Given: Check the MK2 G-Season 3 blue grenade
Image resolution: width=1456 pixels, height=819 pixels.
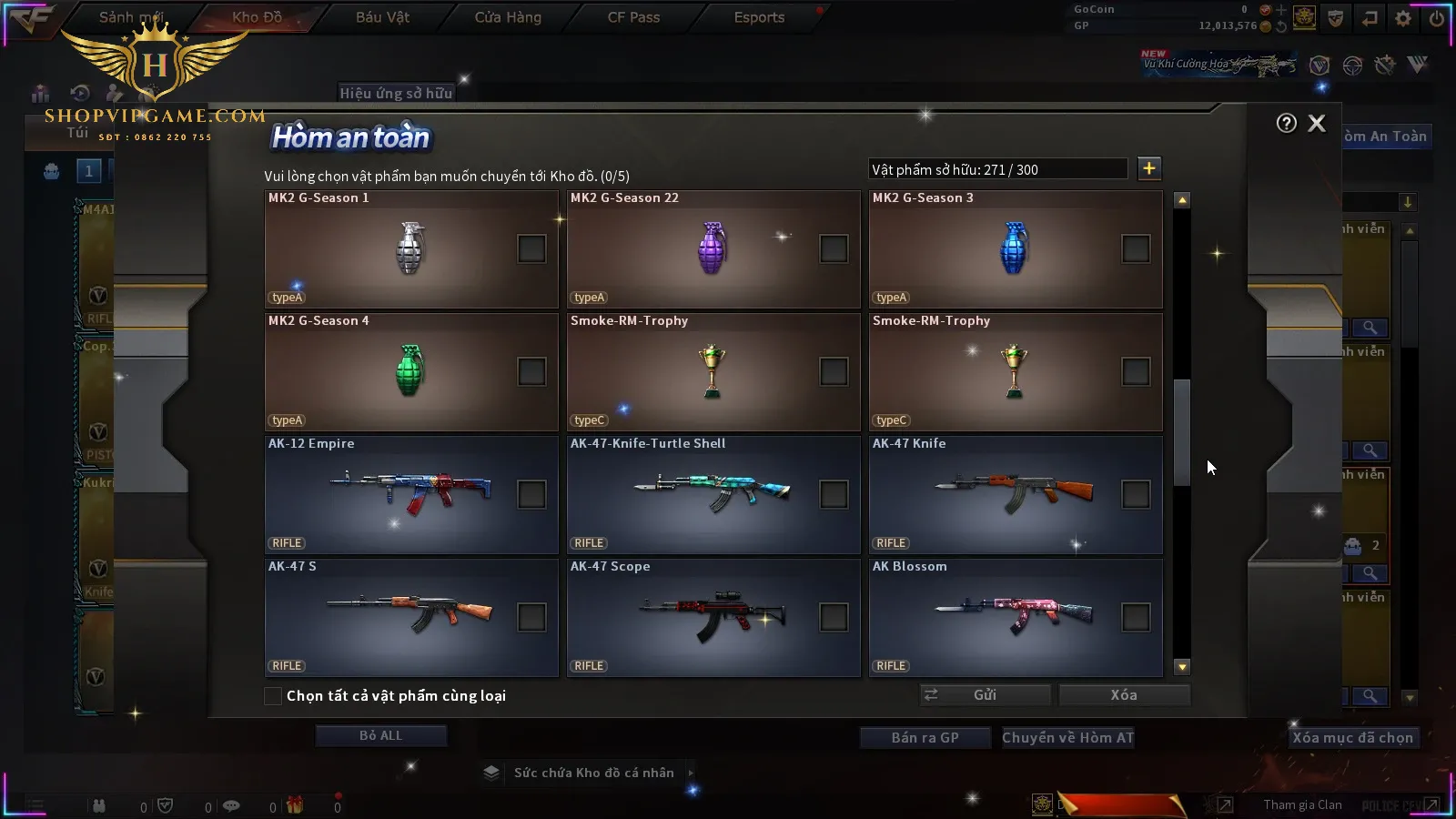Looking at the screenshot, I should pyautogui.click(x=1136, y=248).
